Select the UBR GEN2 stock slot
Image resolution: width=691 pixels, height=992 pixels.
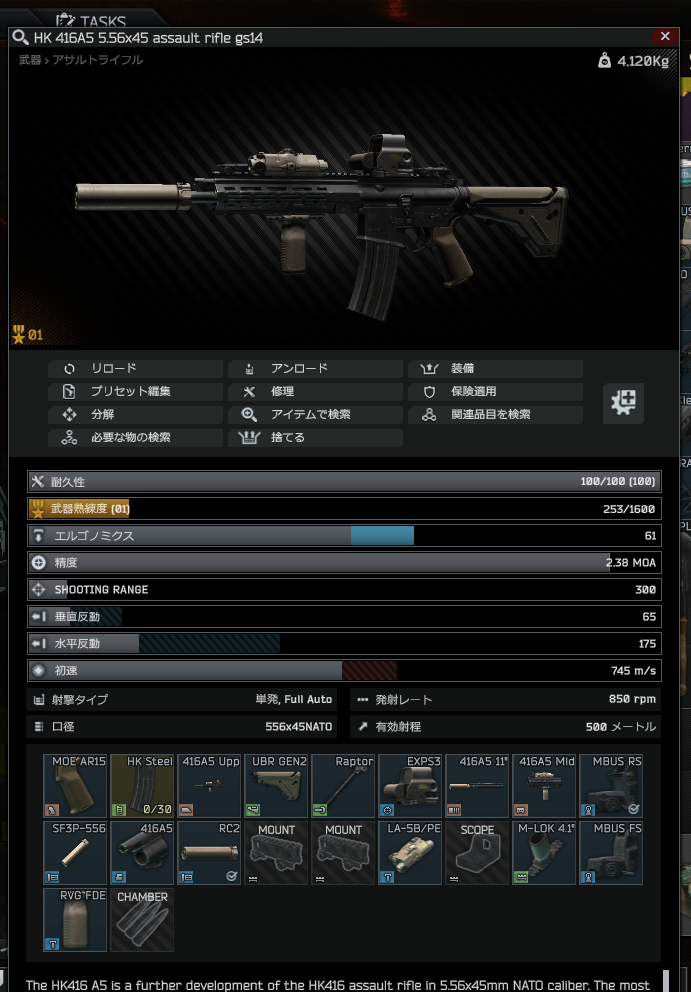tap(277, 786)
